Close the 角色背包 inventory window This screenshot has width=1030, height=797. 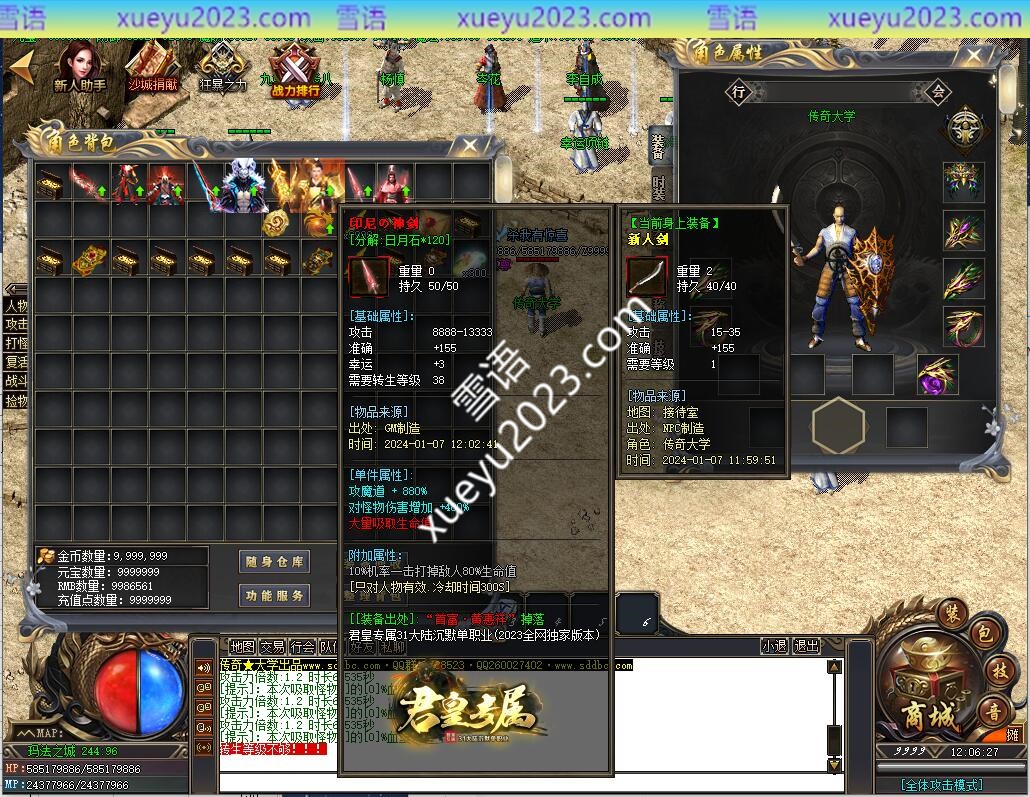pos(470,145)
